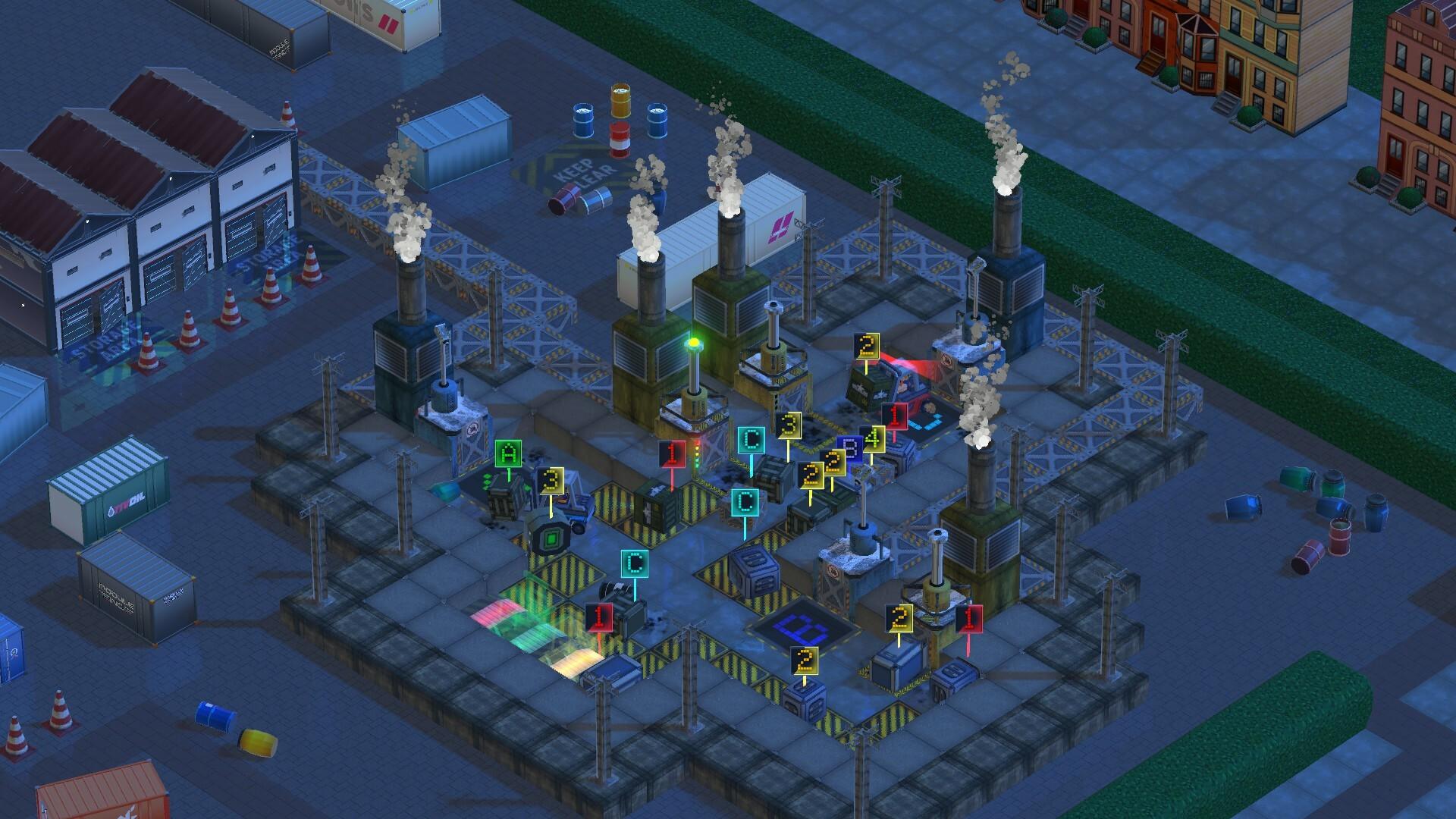The width and height of the screenshot is (1456, 819).
Task: Click the cyan C flag near the center mixer
Action: [750, 438]
